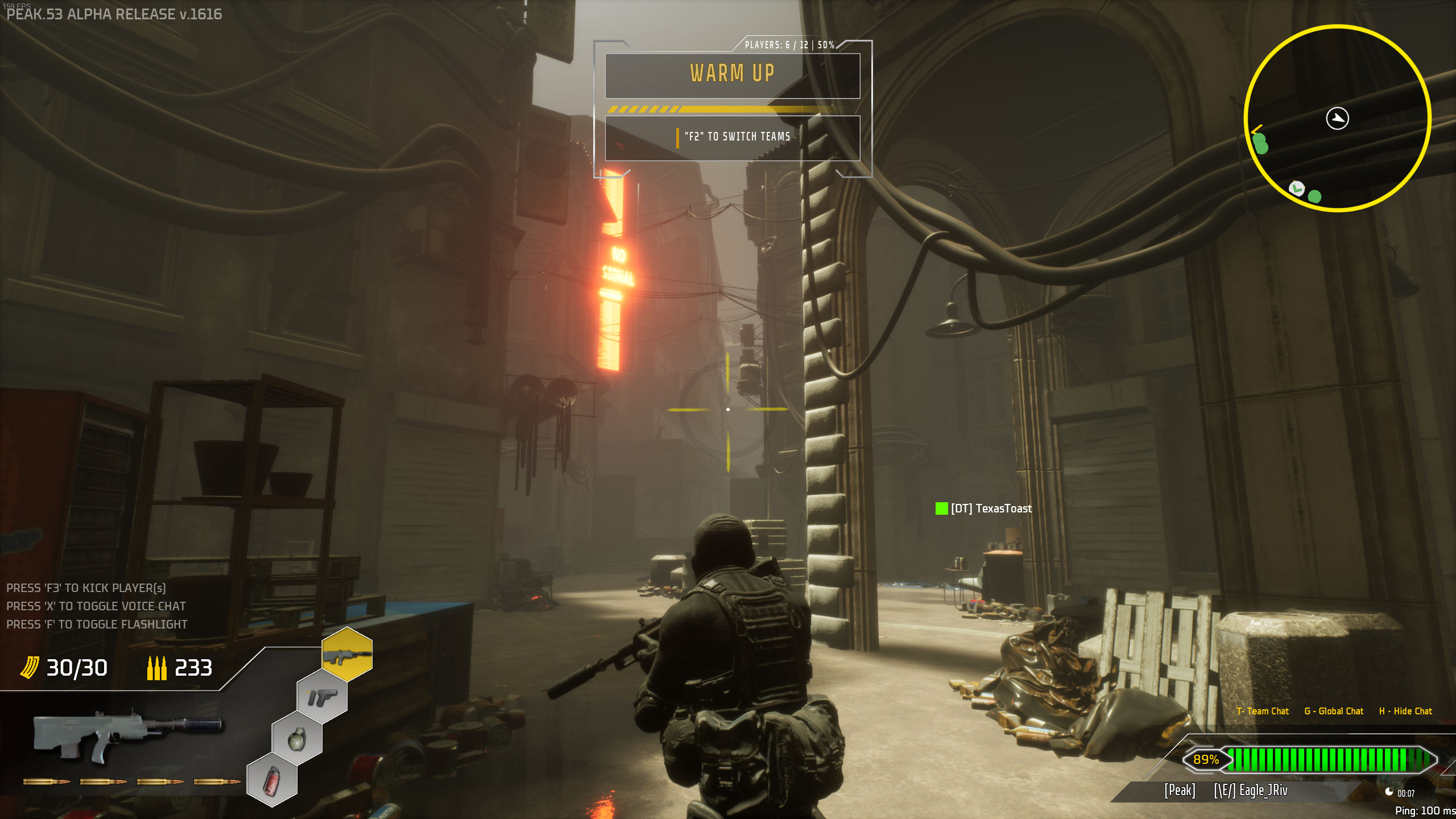Screen dimensions: 1456x819
Task: Choose the frag grenade hexagon slot
Action: (x=297, y=738)
